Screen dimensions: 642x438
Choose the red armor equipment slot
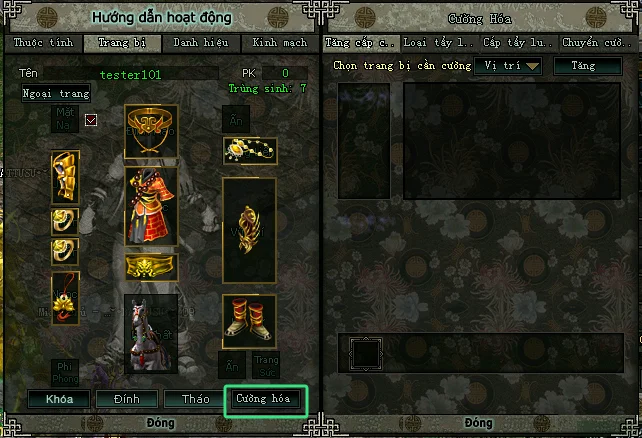[x=151, y=206]
